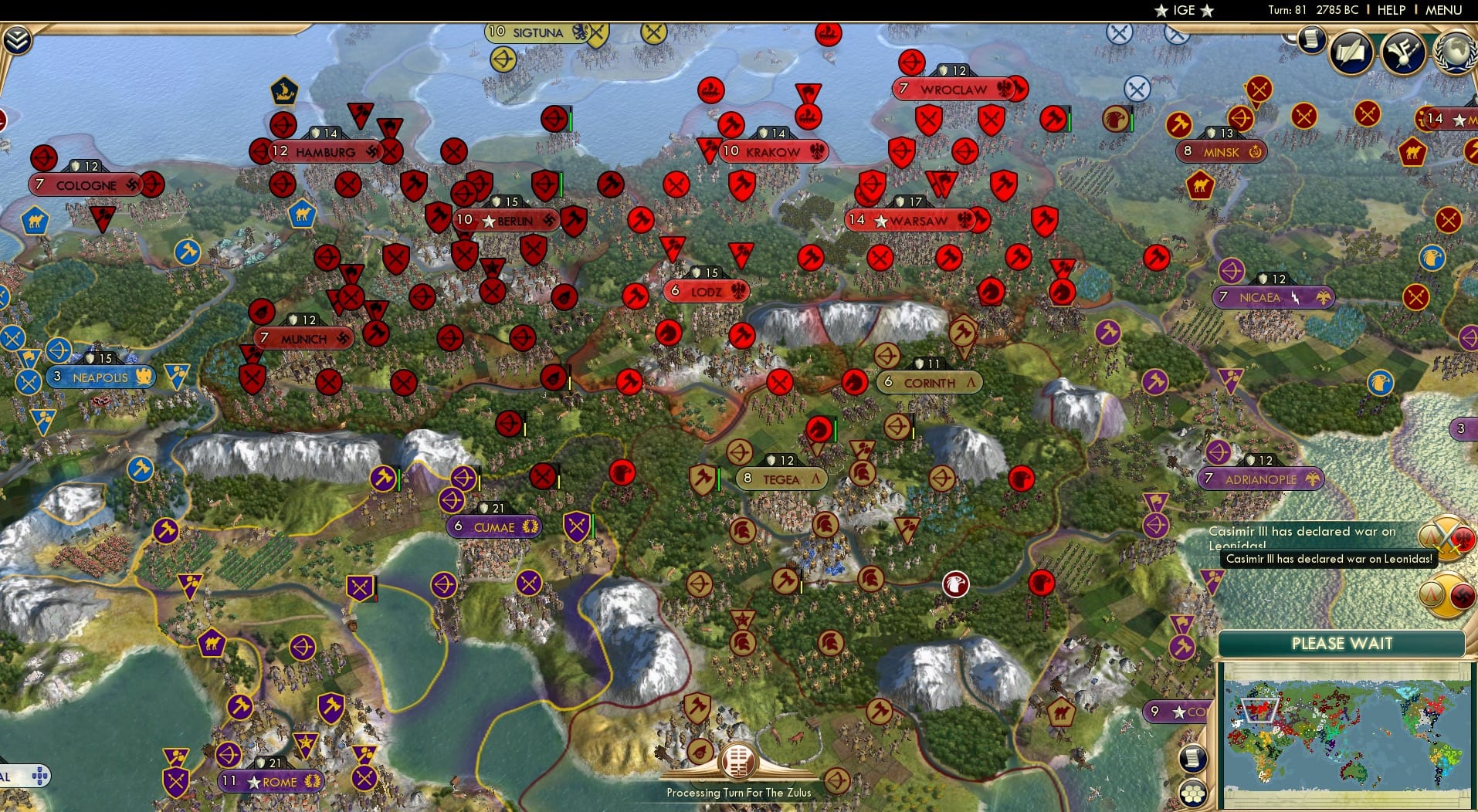Click the scroll icon beside the minimap
Screen dimensions: 1478x812
[x=1193, y=759]
